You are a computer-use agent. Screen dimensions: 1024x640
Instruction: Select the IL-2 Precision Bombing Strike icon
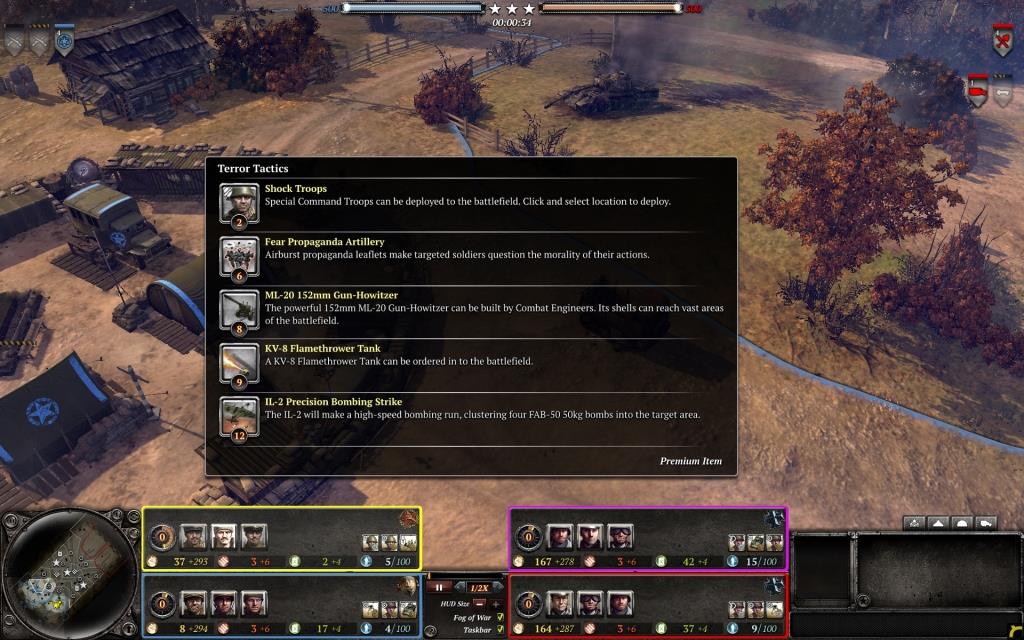click(x=238, y=417)
